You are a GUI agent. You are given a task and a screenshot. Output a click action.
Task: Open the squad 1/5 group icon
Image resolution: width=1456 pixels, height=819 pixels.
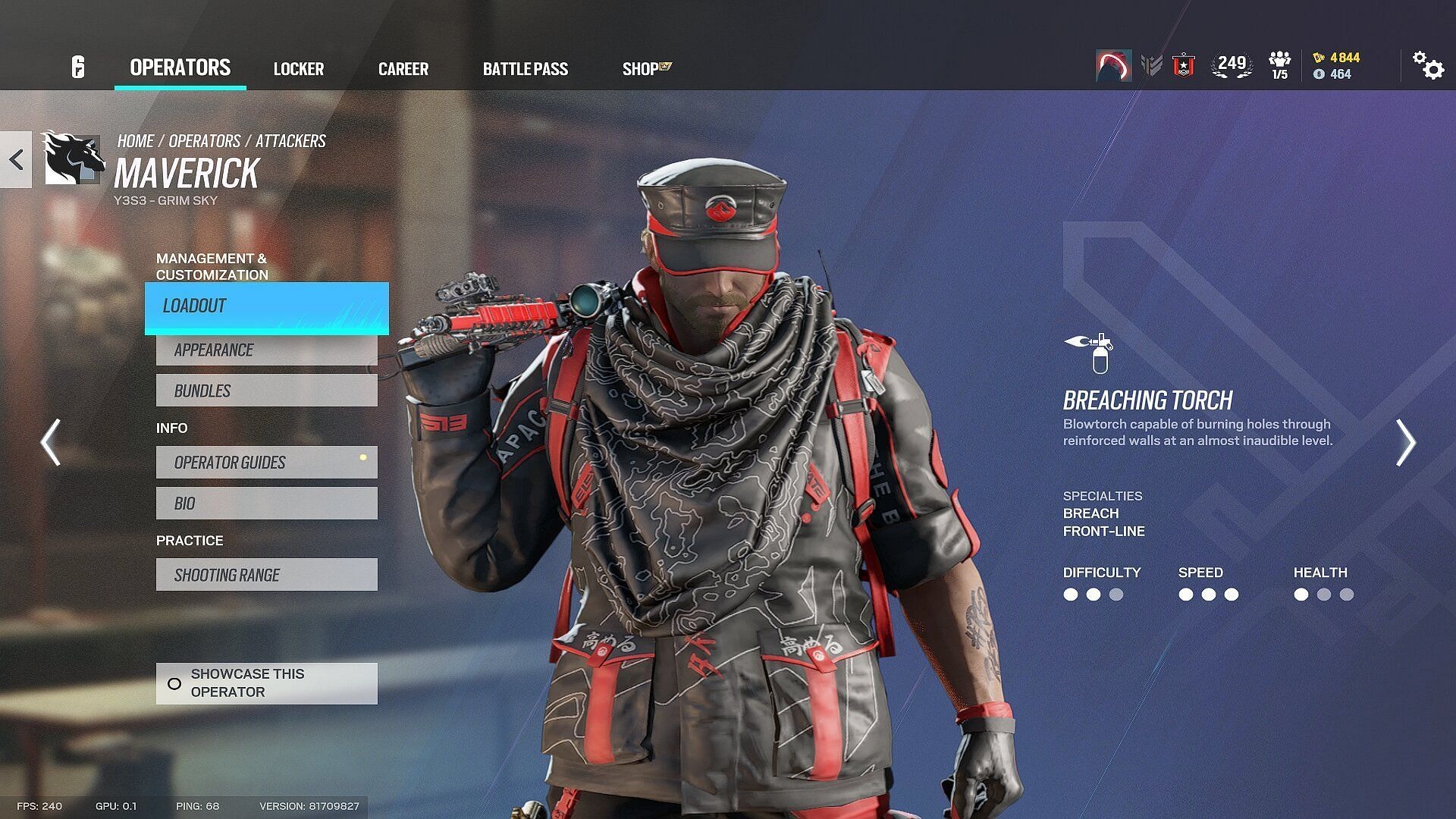pyautogui.click(x=1278, y=67)
